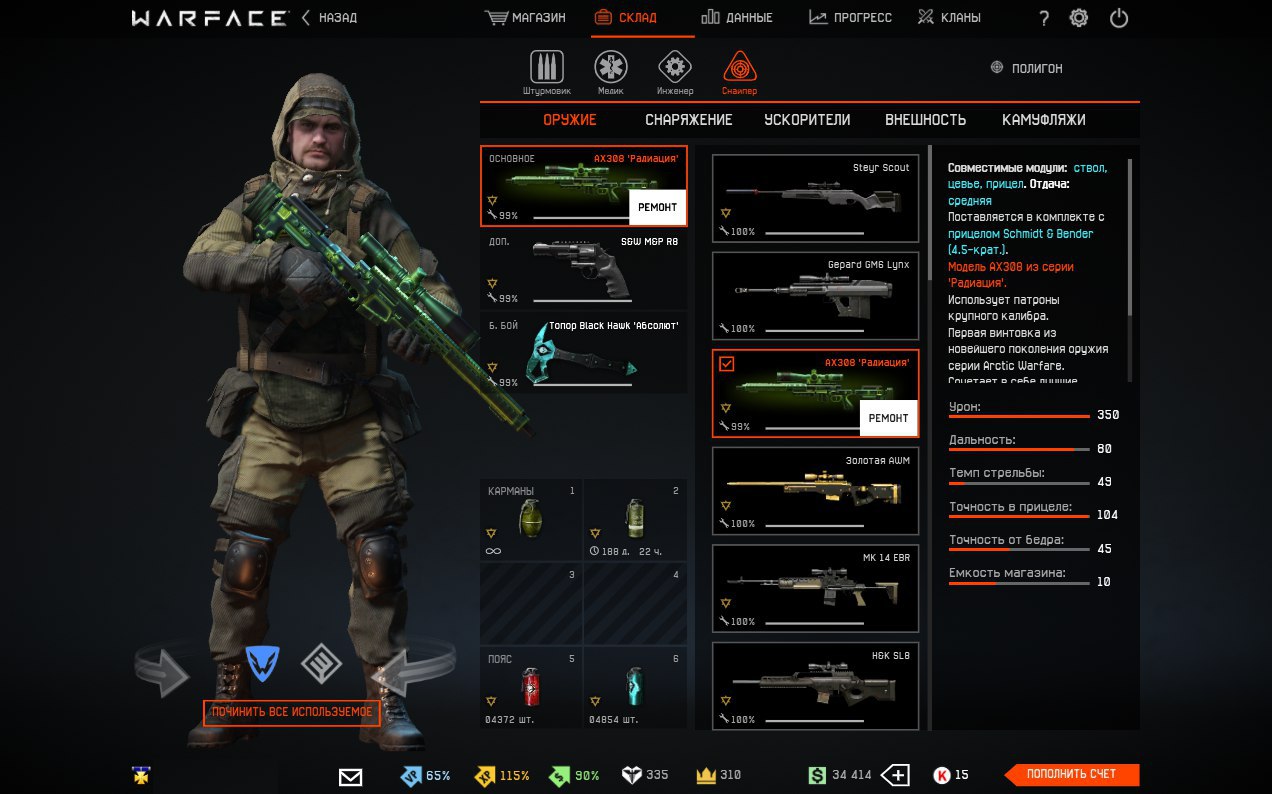This screenshot has height=794, width=1272.
Task: Select the Штурмовик class
Action: tap(546, 72)
